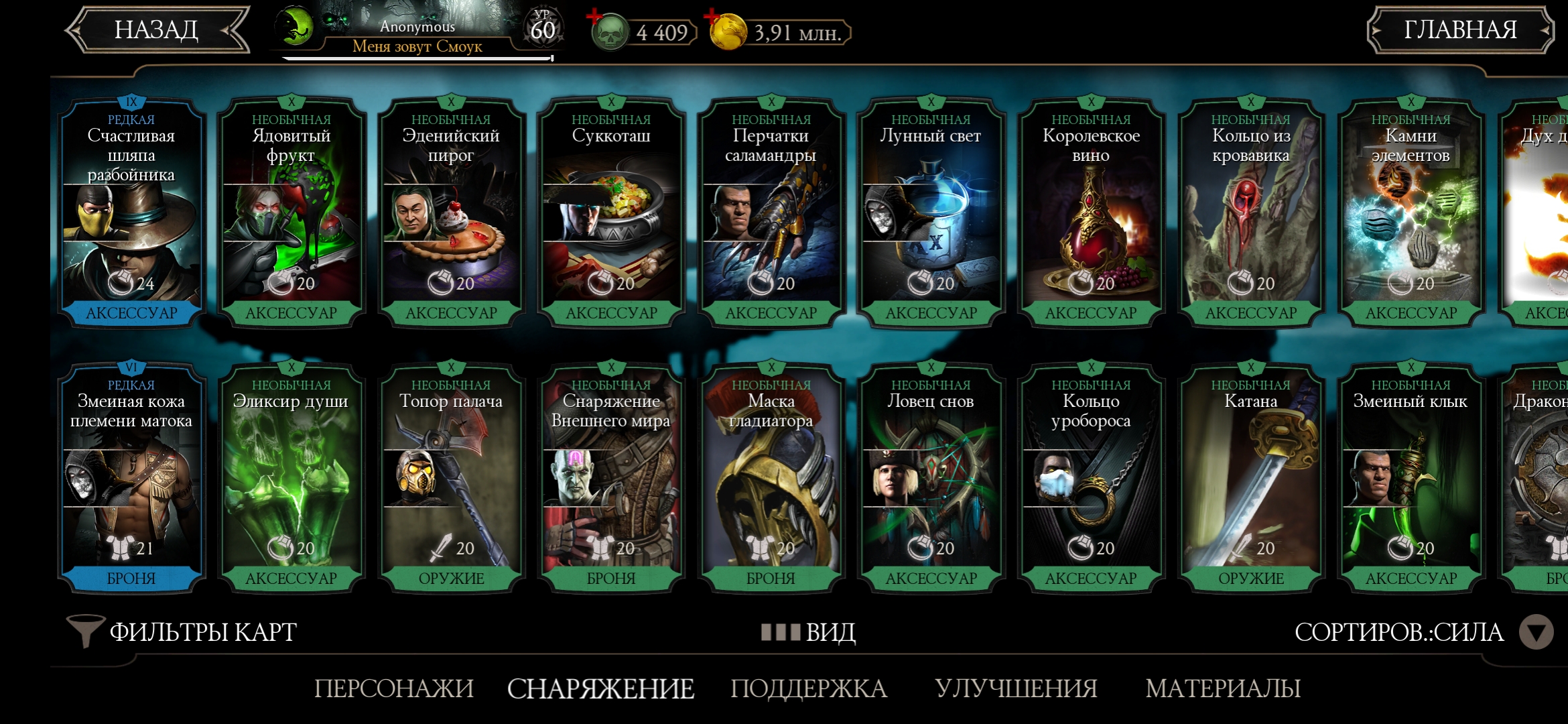
Task: Open the МАТЕРИАЛЫ tab
Action: point(1223,688)
